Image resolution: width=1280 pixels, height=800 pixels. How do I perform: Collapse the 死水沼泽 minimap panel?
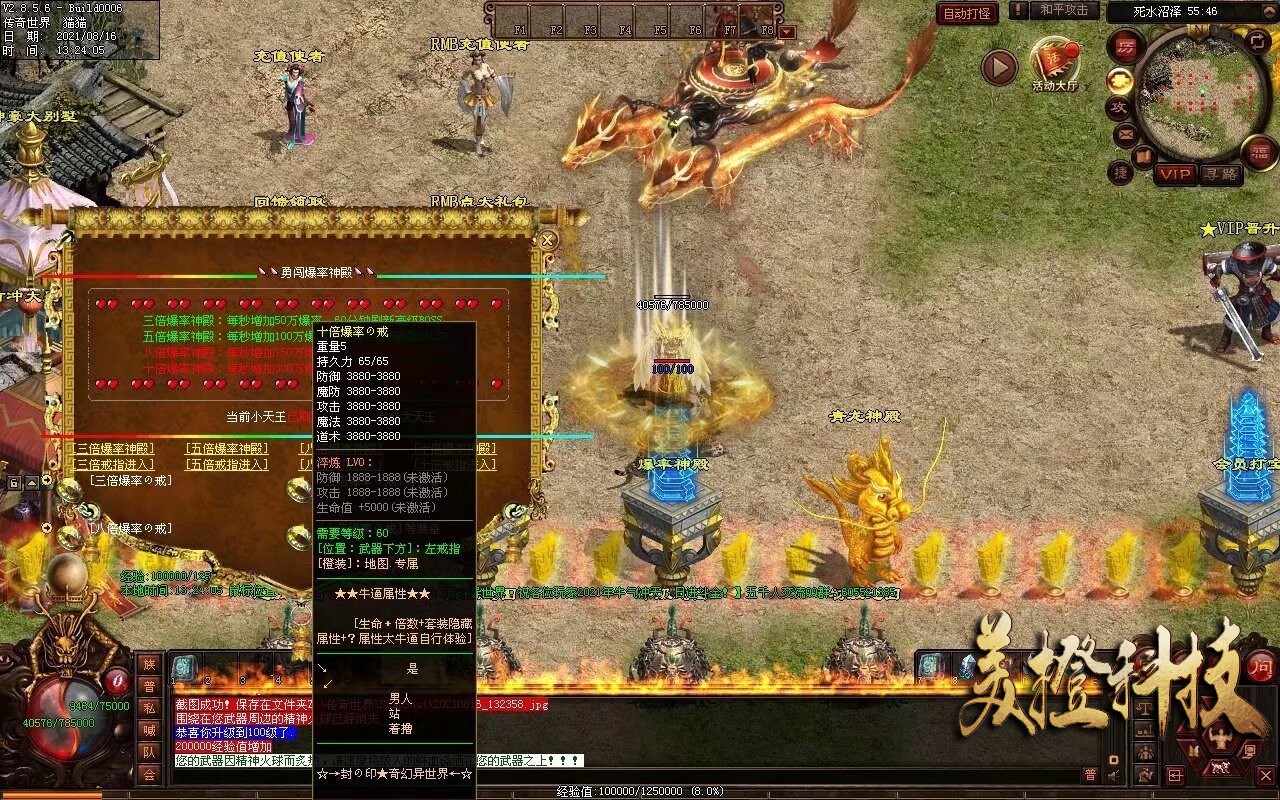coord(1269,11)
